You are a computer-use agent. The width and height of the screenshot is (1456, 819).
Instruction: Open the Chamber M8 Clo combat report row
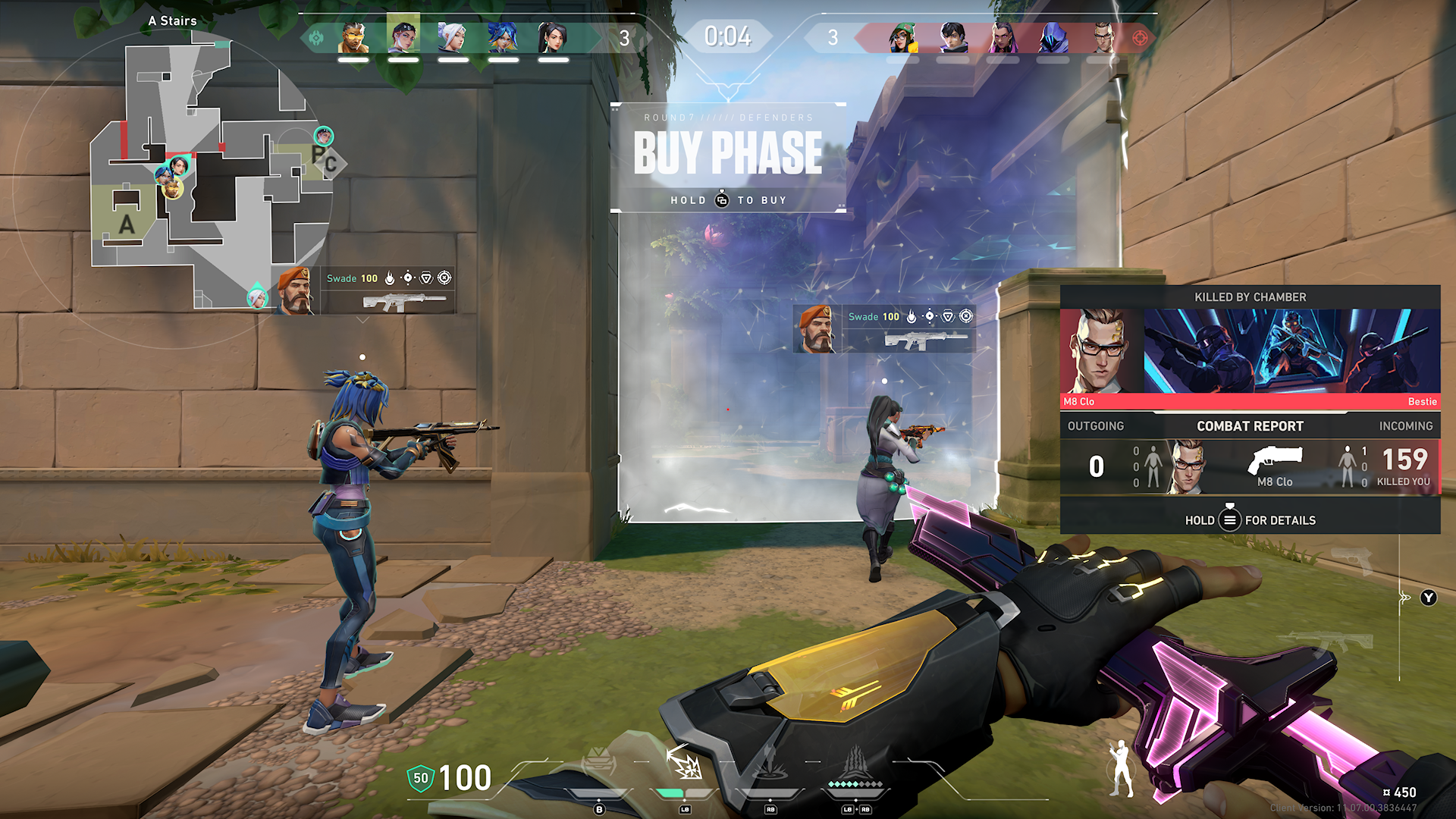pyautogui.click(x=1250, y=466)
